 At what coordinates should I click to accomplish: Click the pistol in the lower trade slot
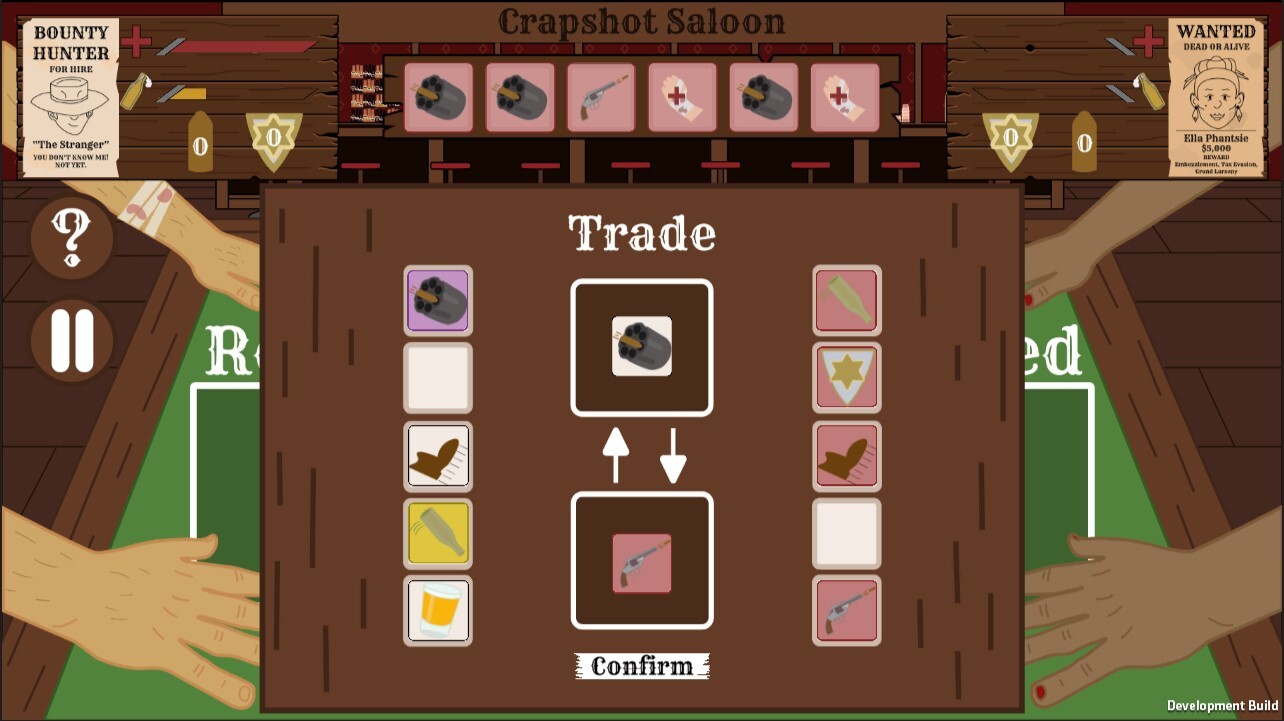point(642,560)
